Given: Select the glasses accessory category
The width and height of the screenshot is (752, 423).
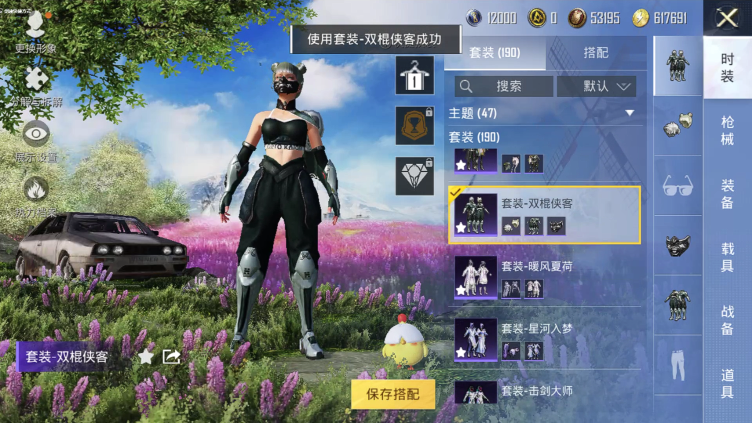Looking at the screenshot, I should 679,185.
